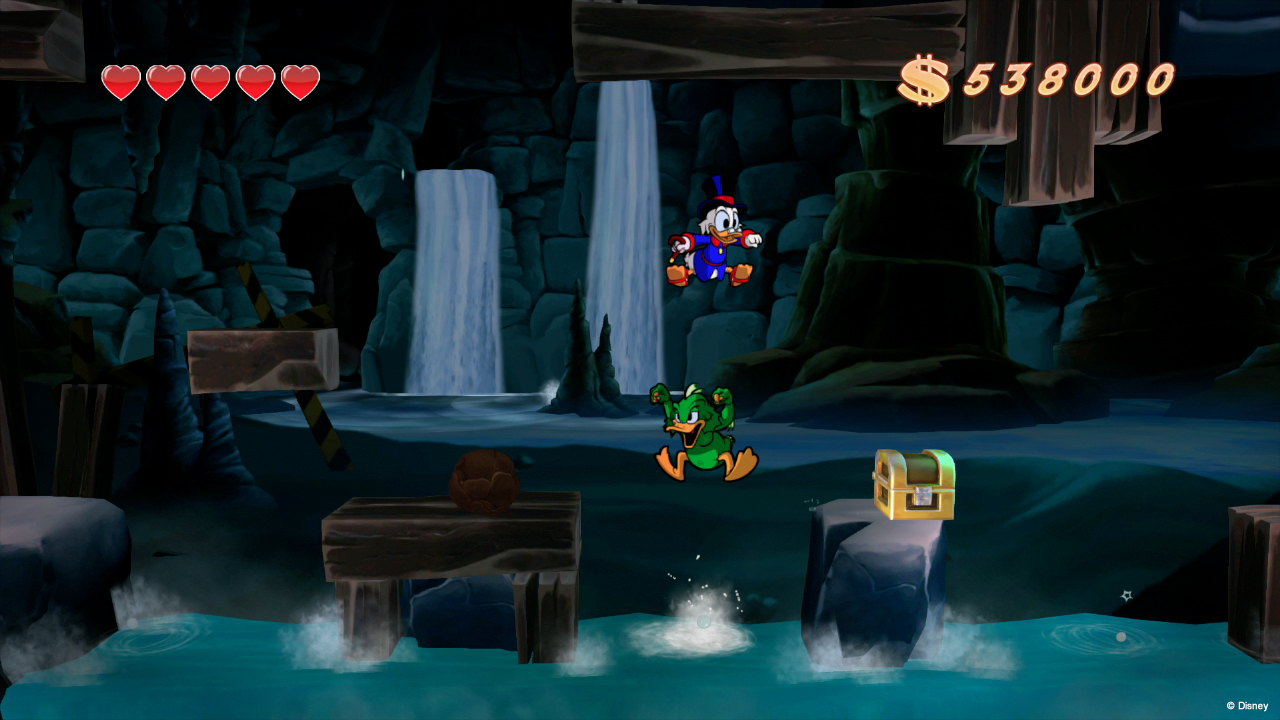This screenshot has width=1280, height=720.
Task: Select the left waterfall
Action: click(455, 280)
